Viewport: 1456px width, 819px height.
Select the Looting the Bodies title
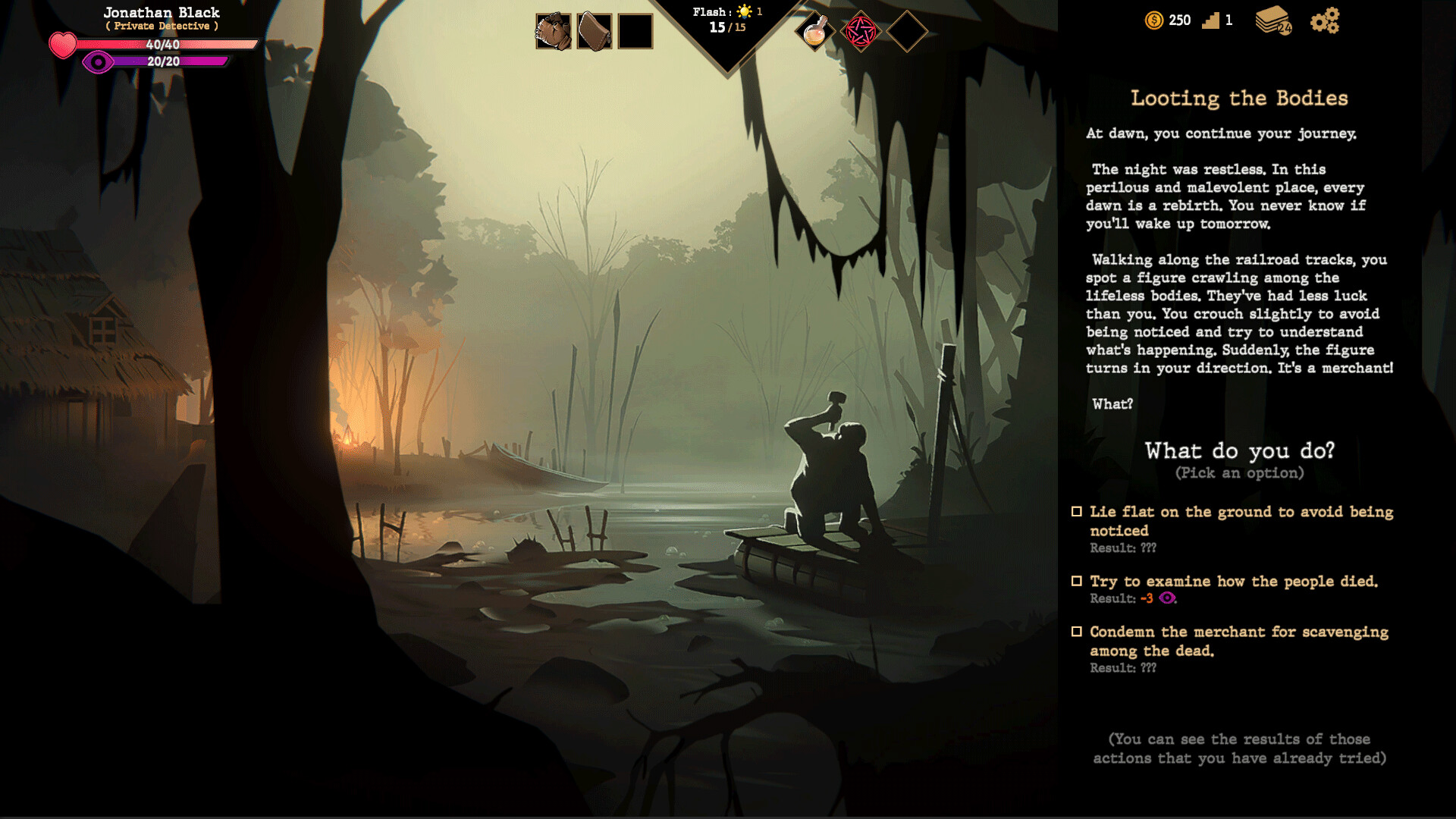coord(1239,98)
